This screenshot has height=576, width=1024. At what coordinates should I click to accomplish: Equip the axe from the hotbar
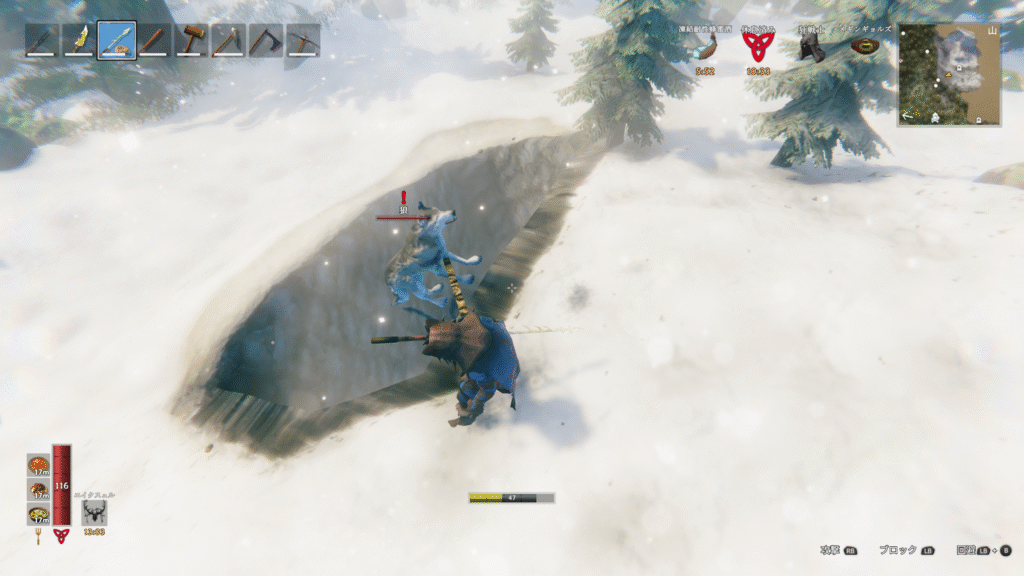click(266, 41)
